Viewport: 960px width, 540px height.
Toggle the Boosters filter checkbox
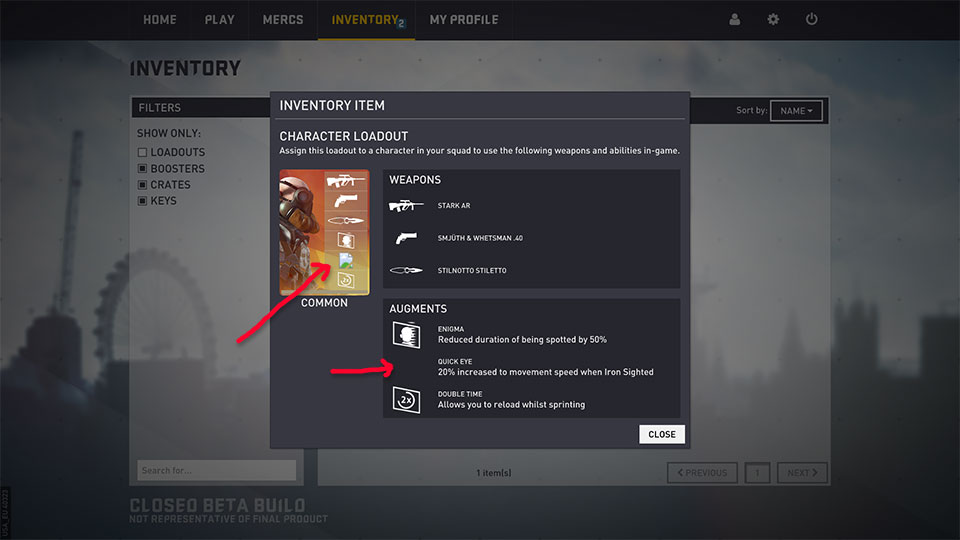tap(143, 169)
